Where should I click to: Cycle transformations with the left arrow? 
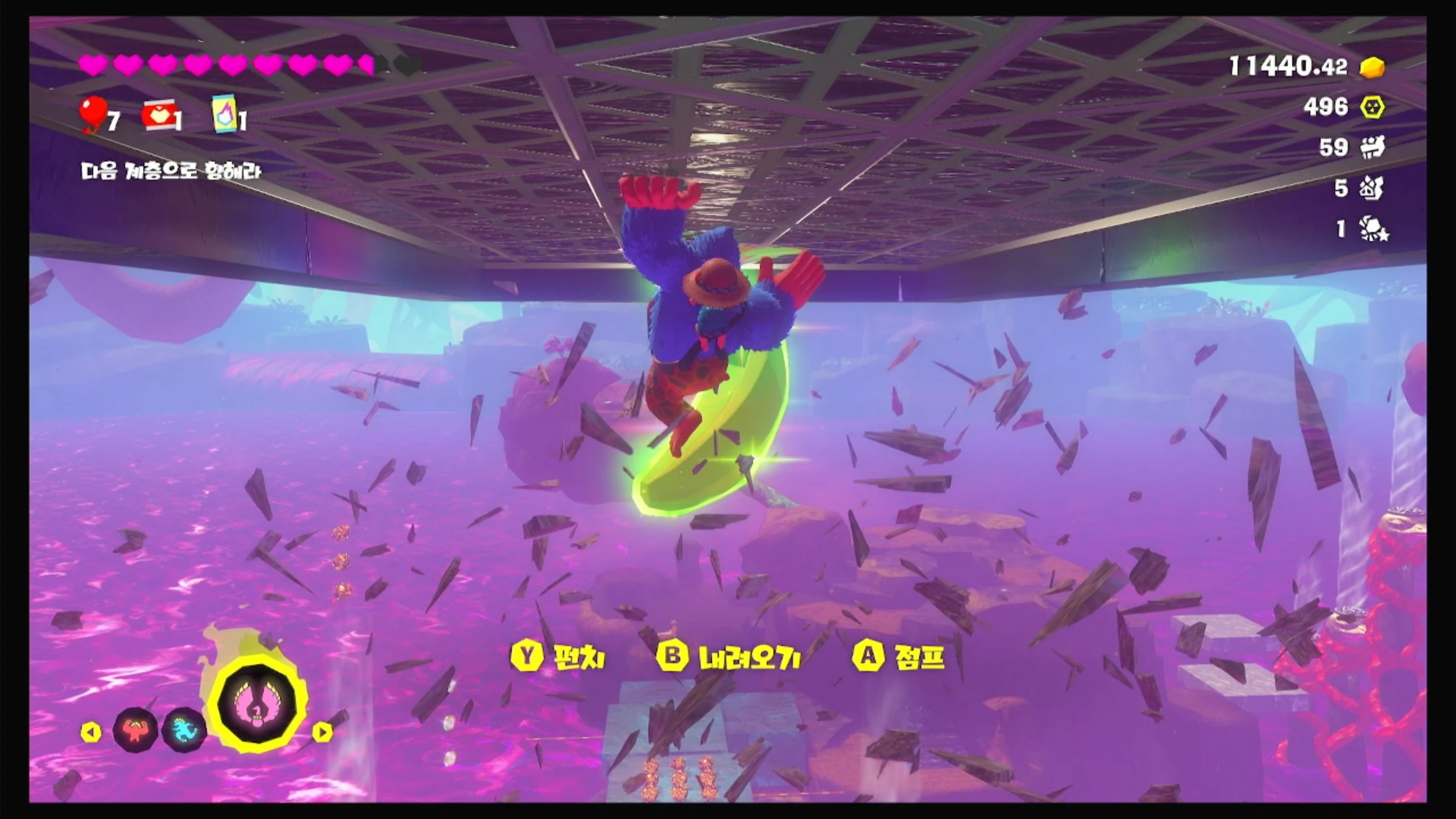tap(91, 732)
